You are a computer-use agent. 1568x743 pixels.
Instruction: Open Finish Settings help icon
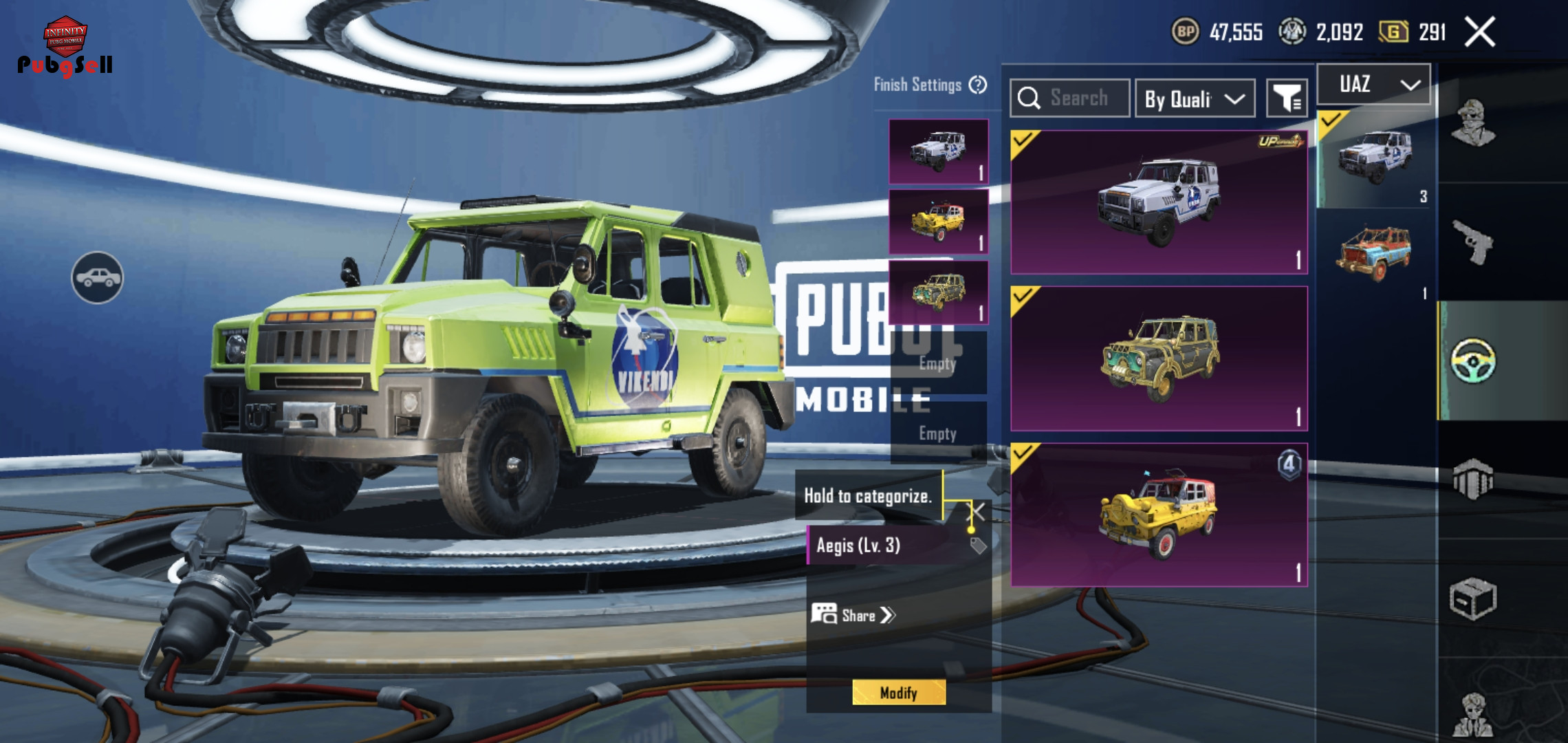pyautogui.click(x=978, y=85)
